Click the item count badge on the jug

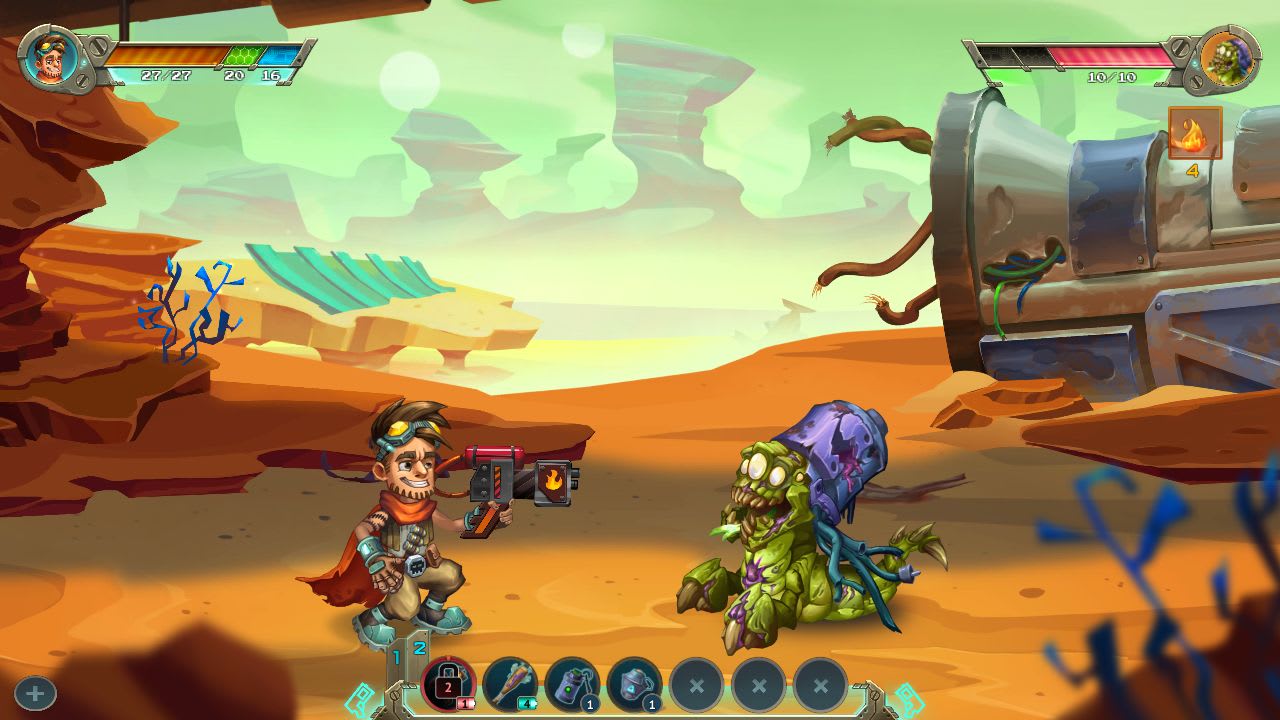click(x=649, y=705)
